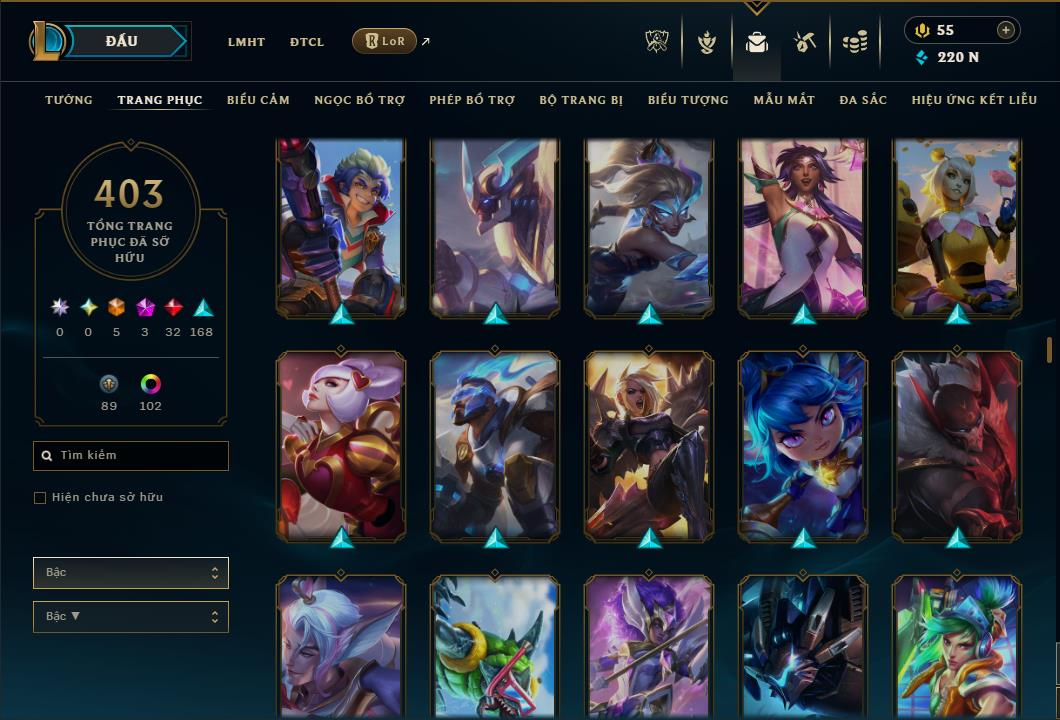Viewport: 1060px width, 720px height.
Task: Launch the LoR link
Action: pyautogui.click(x=384, y=41)
